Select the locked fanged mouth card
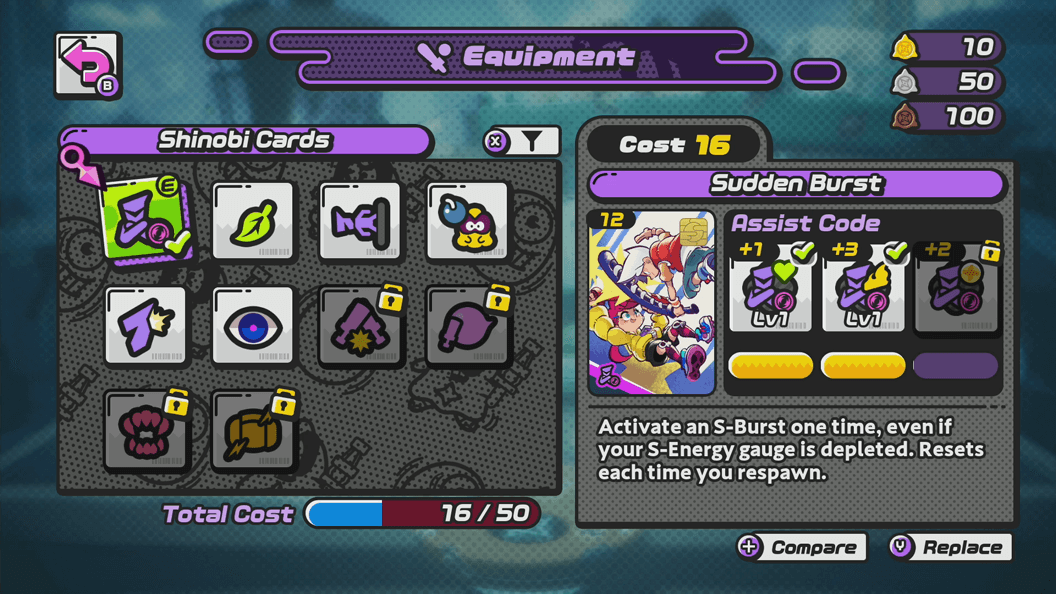 146,431
